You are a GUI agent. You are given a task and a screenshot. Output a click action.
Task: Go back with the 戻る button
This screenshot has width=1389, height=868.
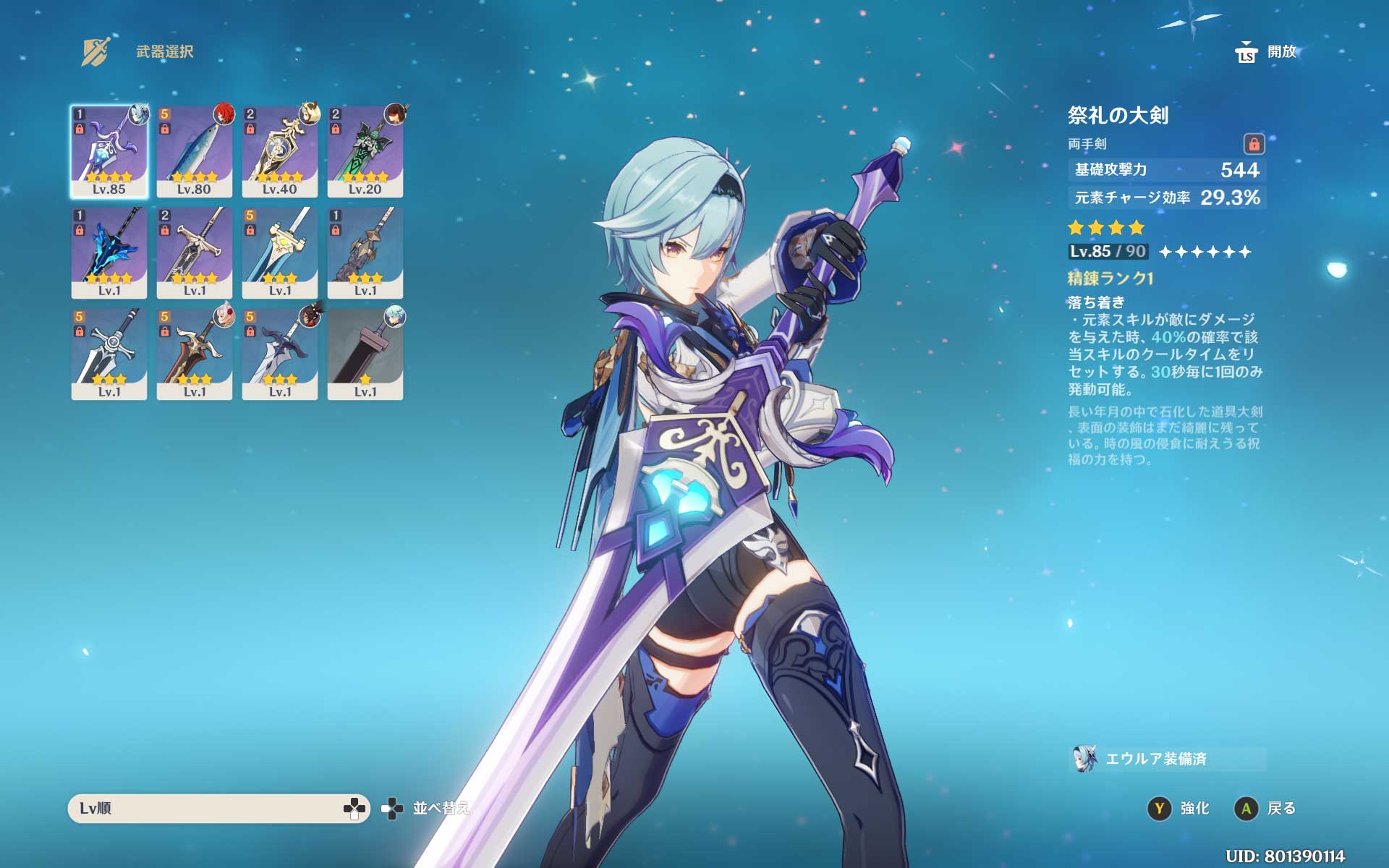click(x=1265, y=808)
